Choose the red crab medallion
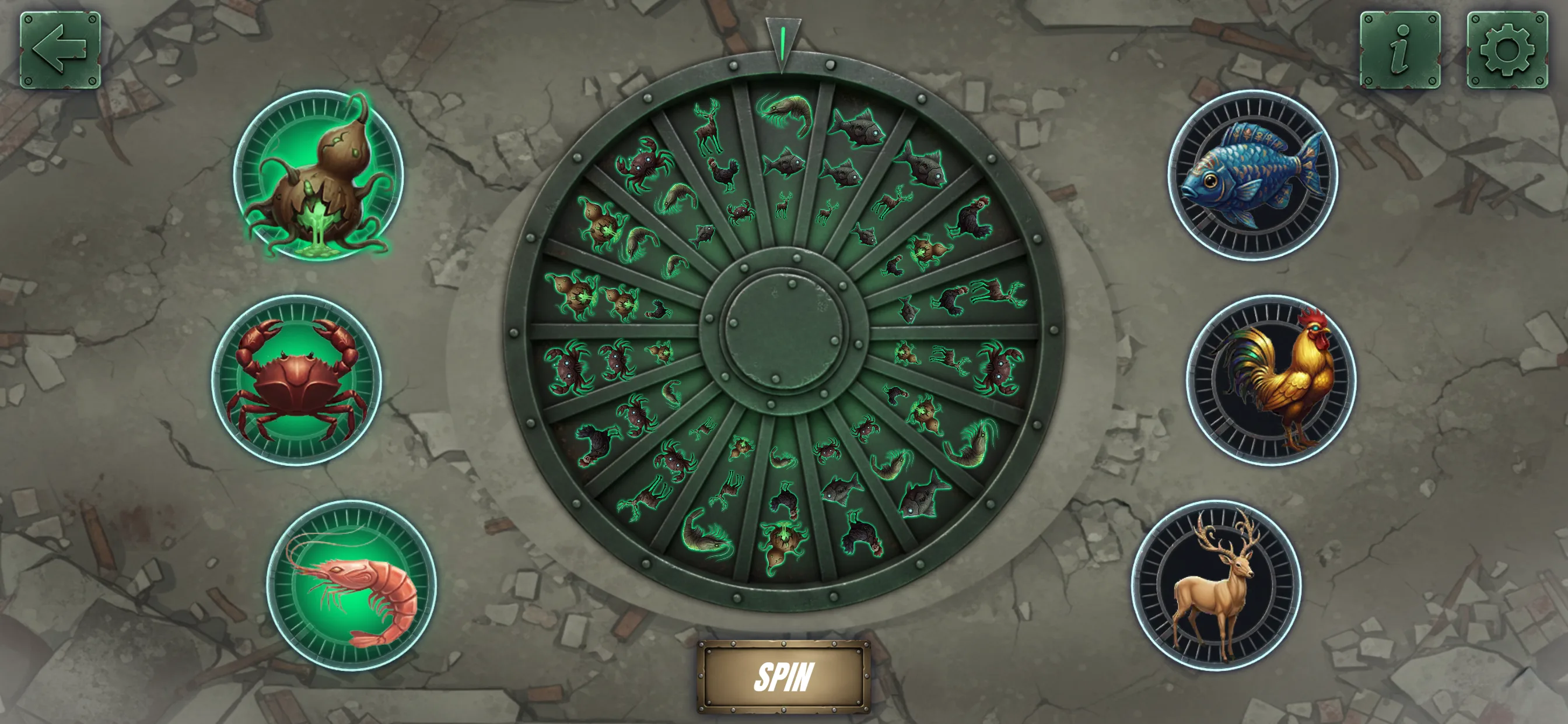The image size is (1568, 724). click(296, 380)
